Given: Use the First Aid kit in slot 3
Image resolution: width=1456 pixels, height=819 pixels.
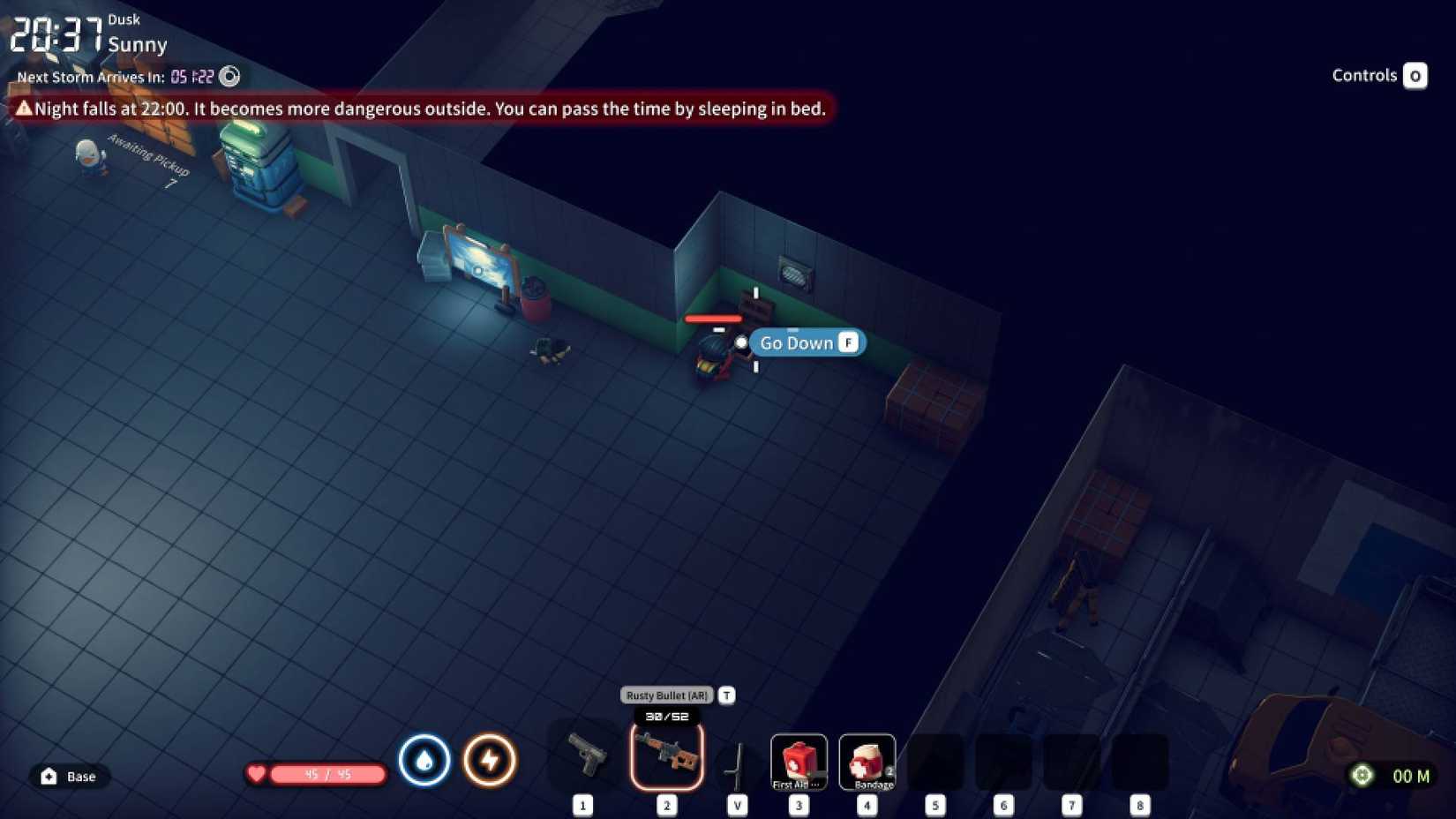Looking at the screenshot, I should (x=799, y=761).
